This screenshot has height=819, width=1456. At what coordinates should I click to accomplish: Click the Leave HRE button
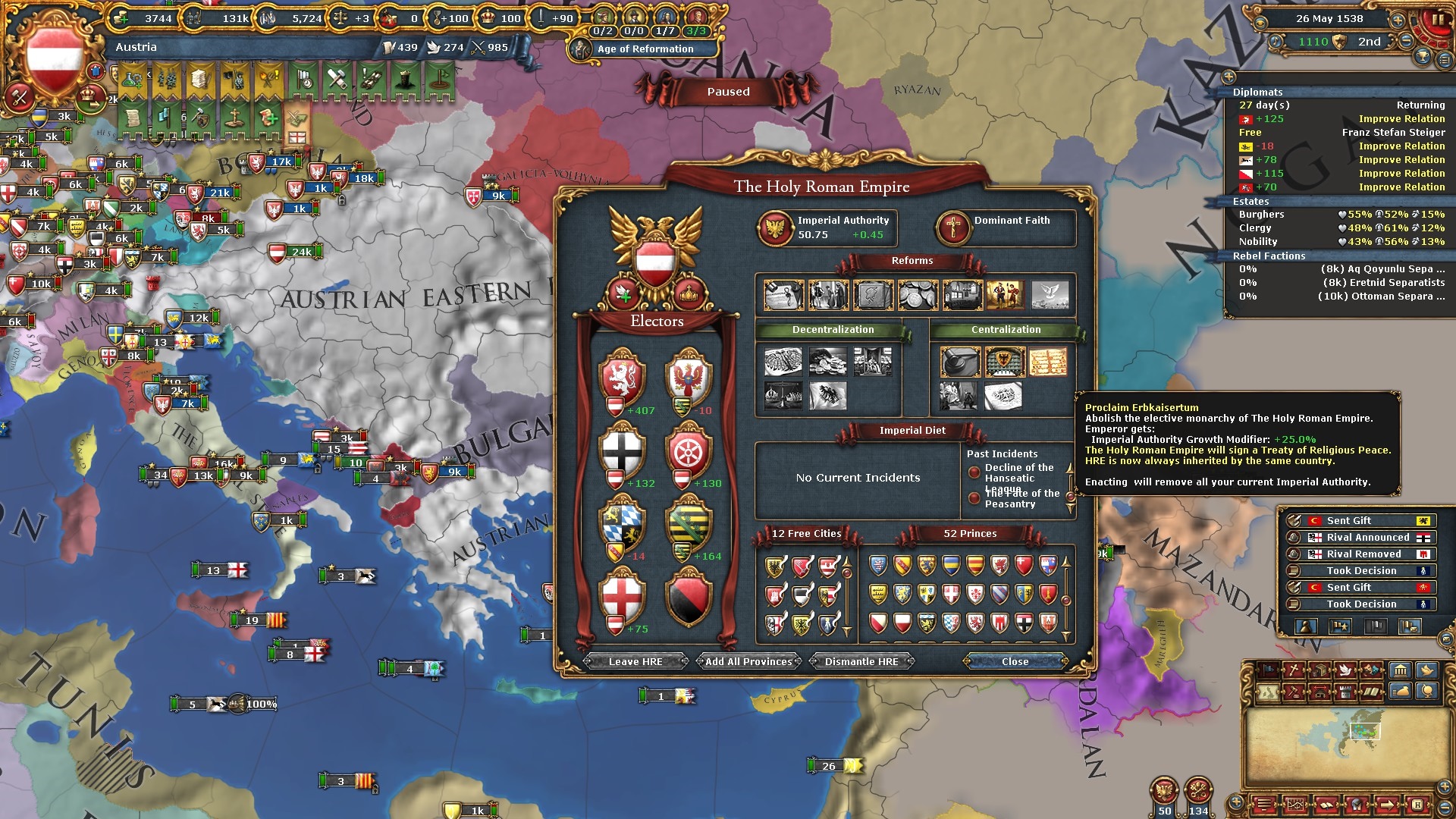(x=635, y=661)
